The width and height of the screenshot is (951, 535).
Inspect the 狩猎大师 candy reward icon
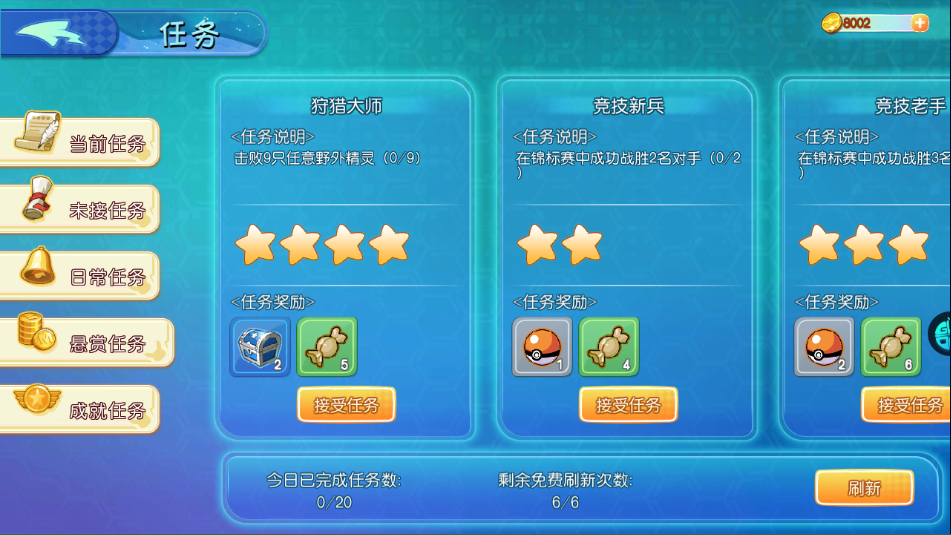tap(327, 347)
